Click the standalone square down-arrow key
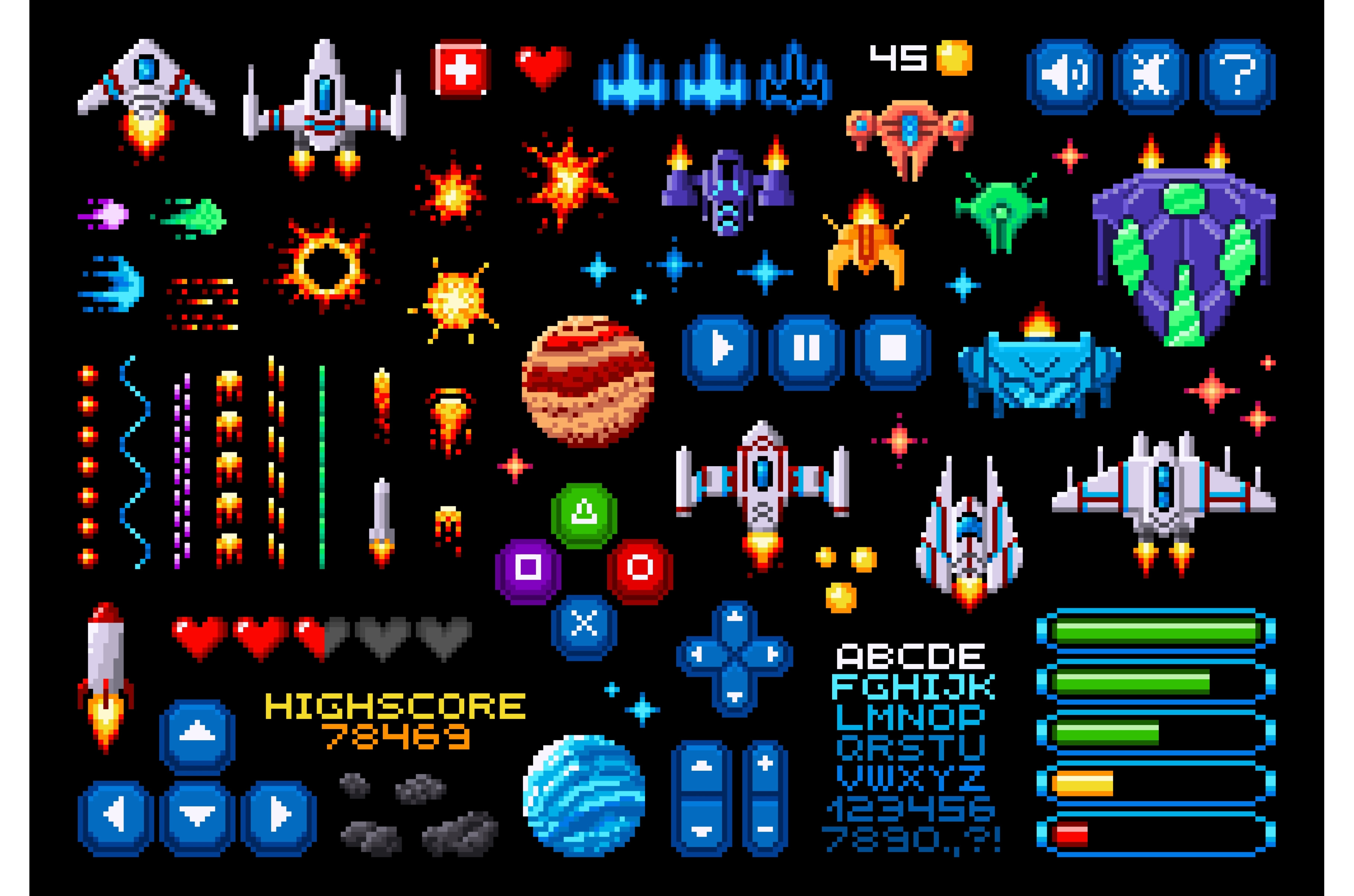Image resolution: width=1354 pixels, height=896 pixels. click(197, 815)
